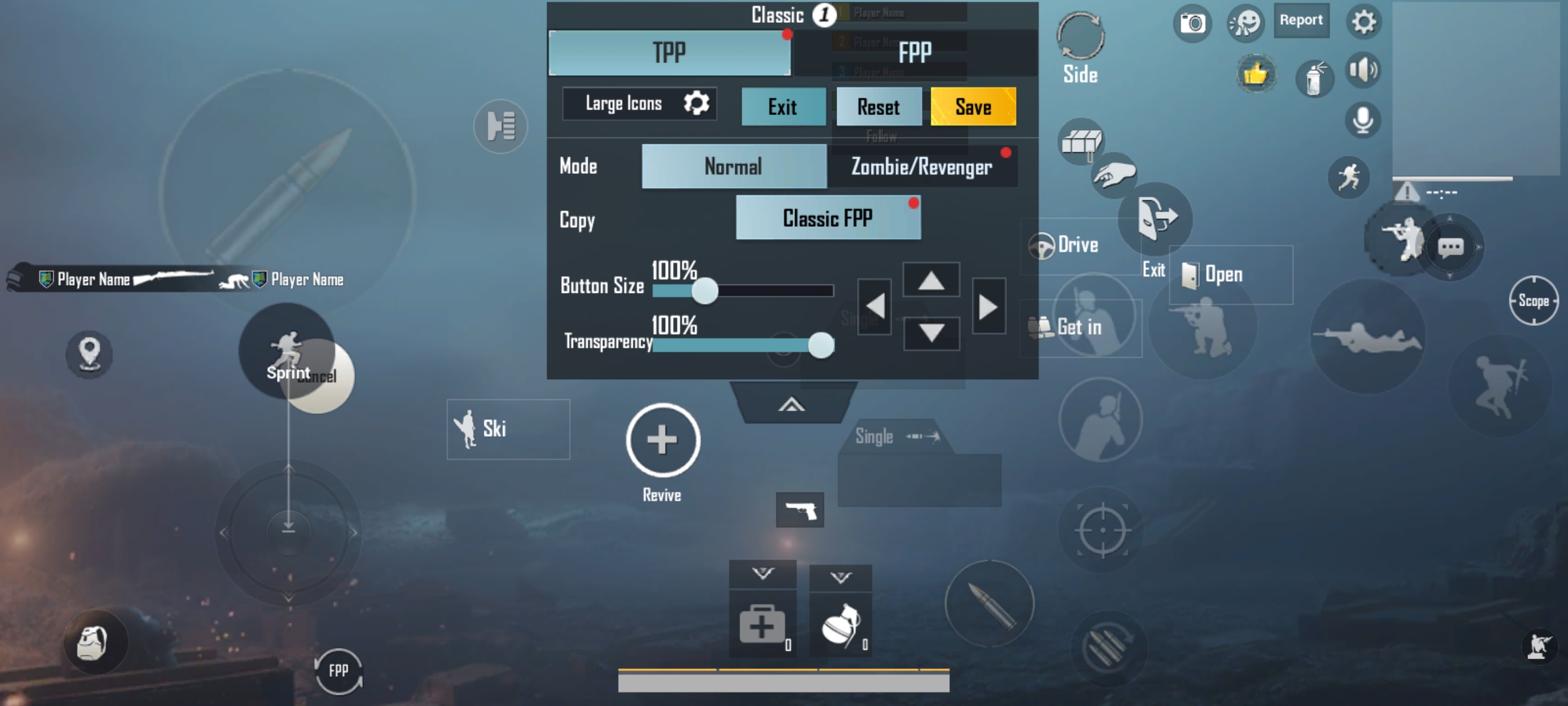Viewport: 1568px width, 706px height.
Task: Toggle the thumbs-up cheer icon
Action: (1256, 74)
